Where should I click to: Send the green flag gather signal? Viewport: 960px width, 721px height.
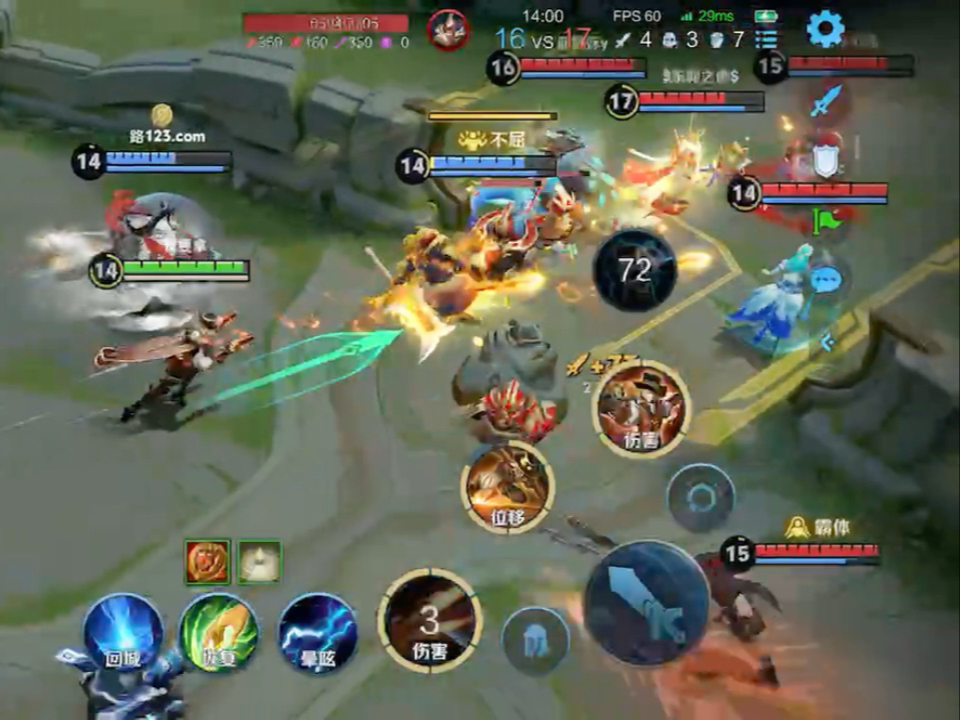point(828,221)
